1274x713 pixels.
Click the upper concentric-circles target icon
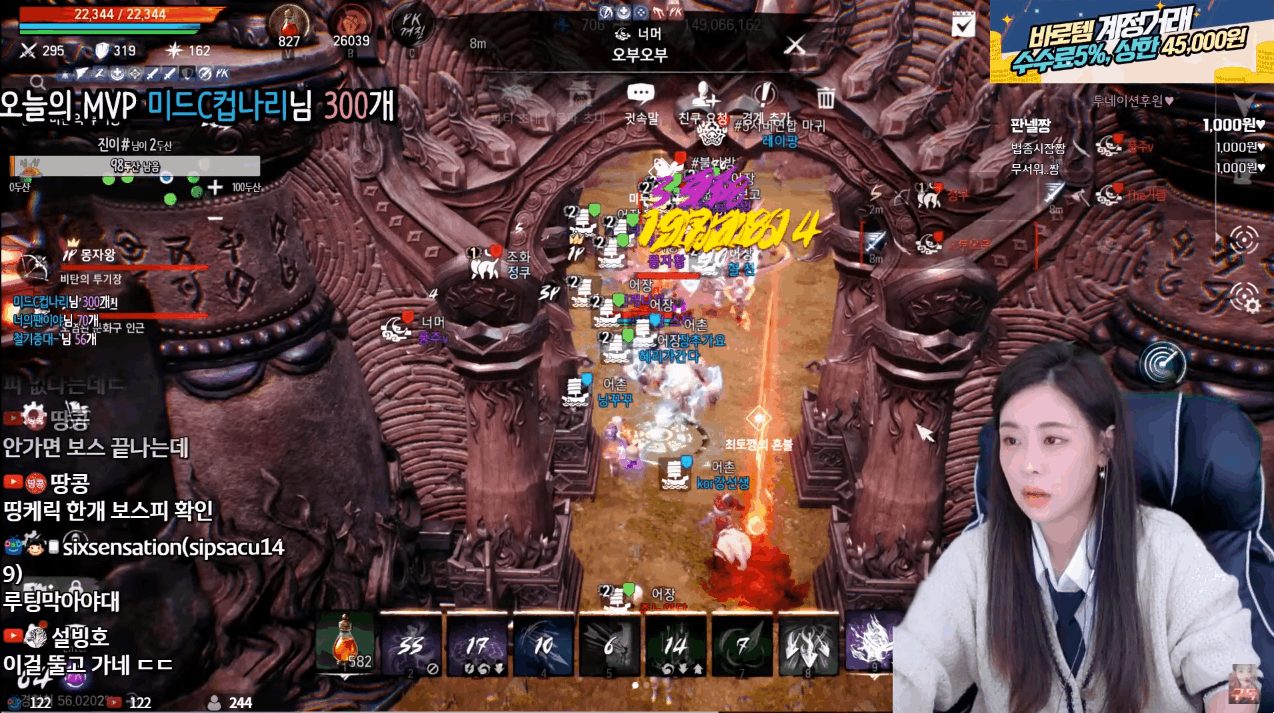[1245, 239]
